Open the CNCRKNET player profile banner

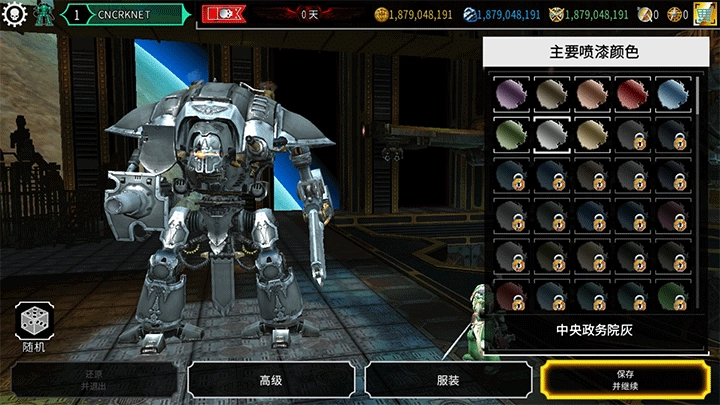[x=125, y=15]
